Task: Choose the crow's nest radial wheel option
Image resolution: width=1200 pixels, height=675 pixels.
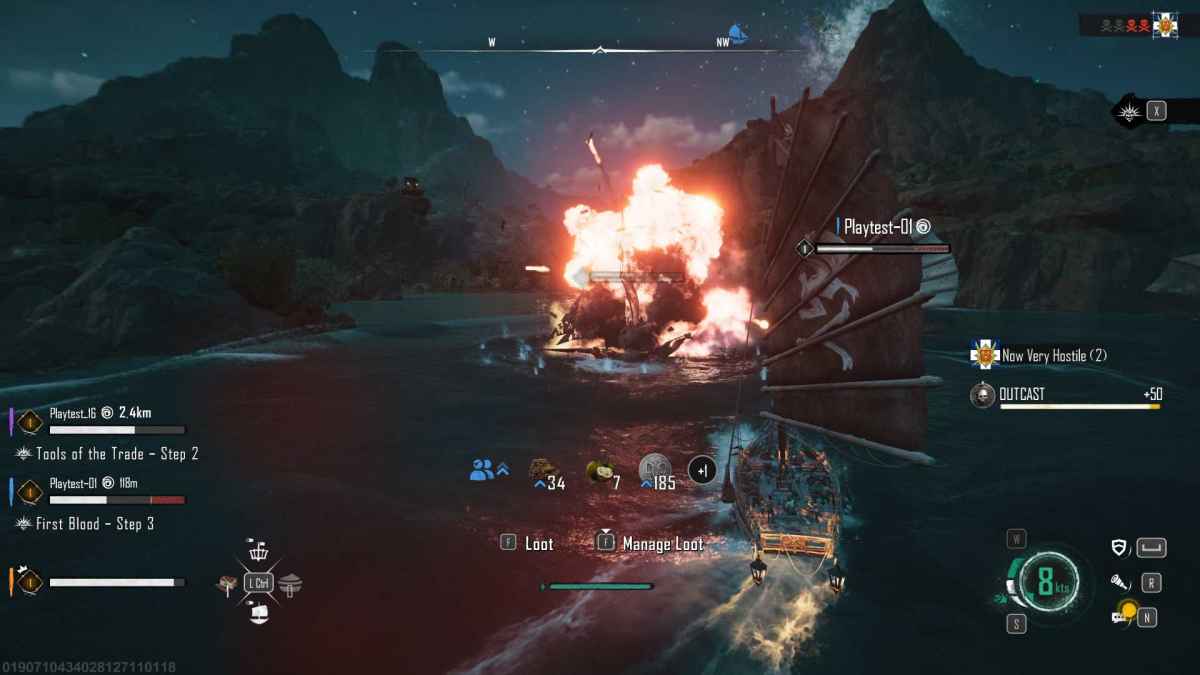Action: click(258, 551)
